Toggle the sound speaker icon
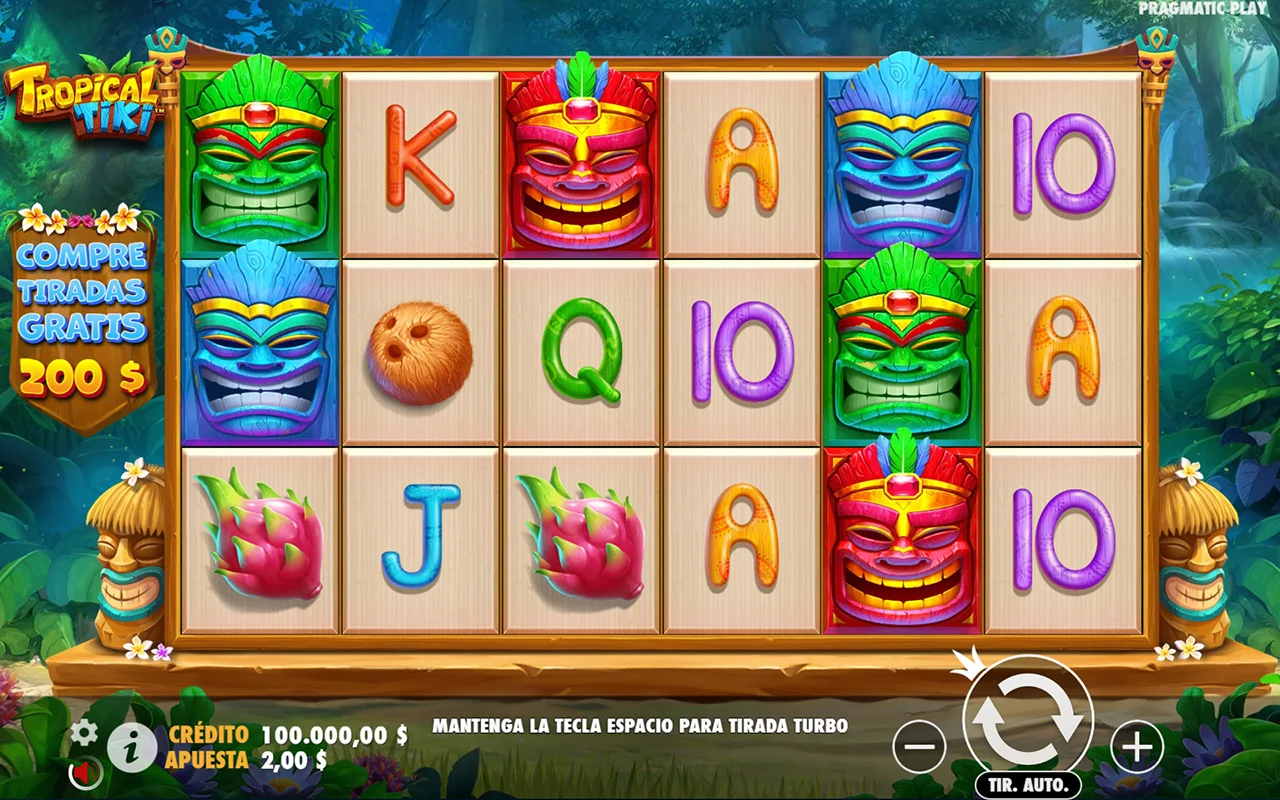This screenshot has width=1280, height=800. [85, 772]
